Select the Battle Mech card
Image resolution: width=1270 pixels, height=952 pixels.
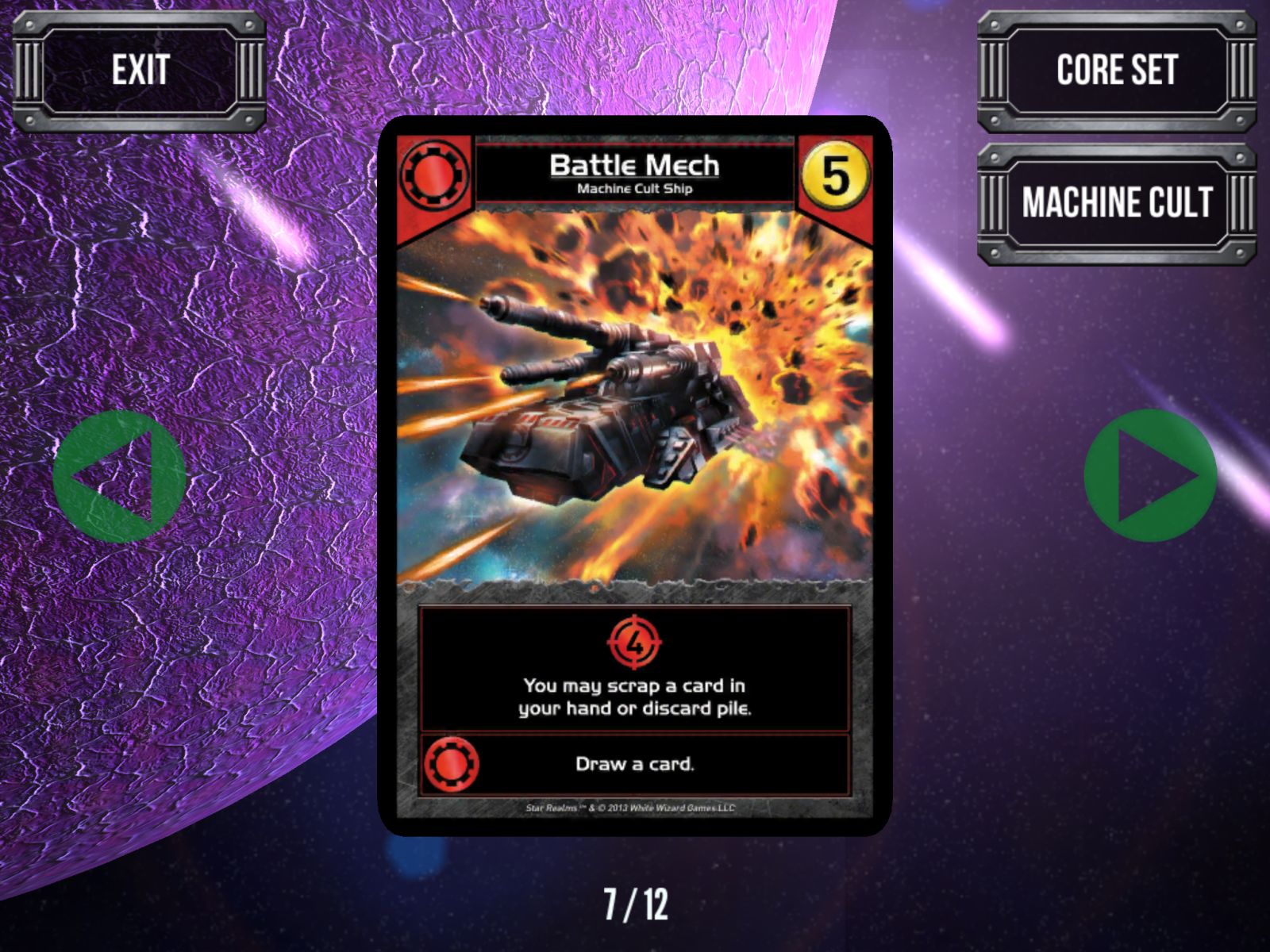coord(634,476)
